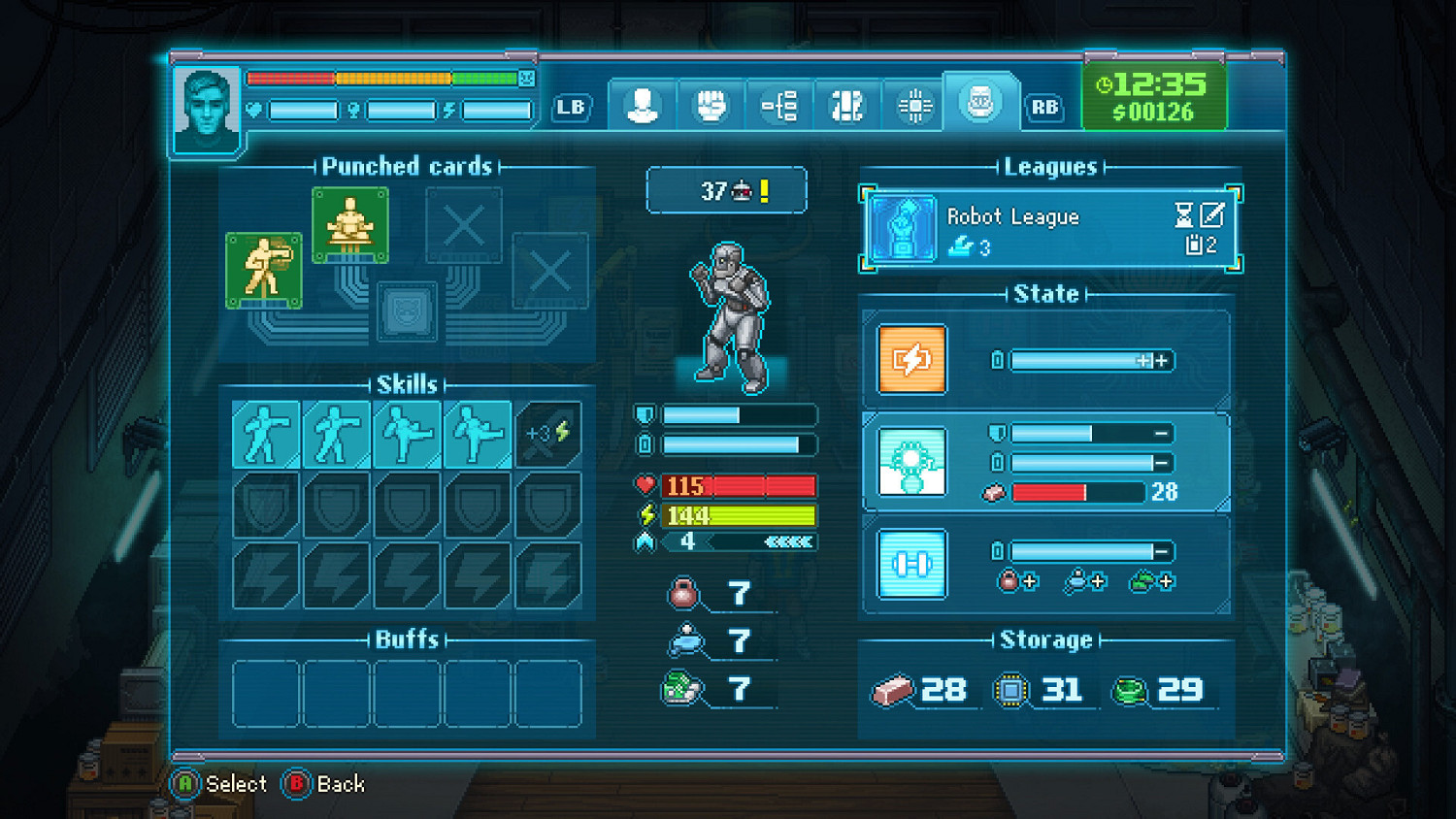
Task: Select the +3 energy skill slot
Action: [548, 434]
